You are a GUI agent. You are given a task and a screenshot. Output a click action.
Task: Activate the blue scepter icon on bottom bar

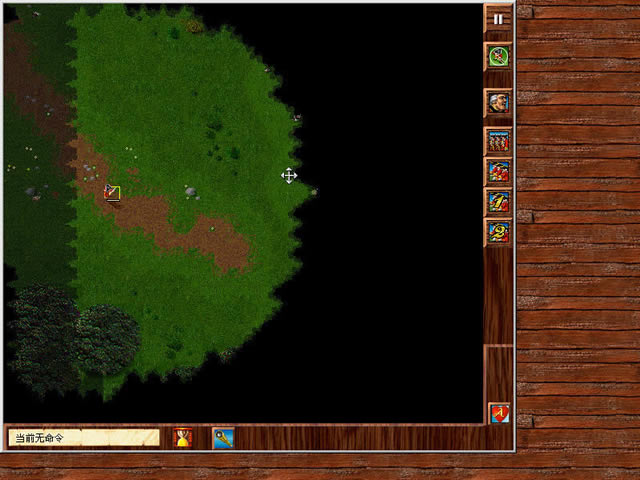click(x=222, y=437)
